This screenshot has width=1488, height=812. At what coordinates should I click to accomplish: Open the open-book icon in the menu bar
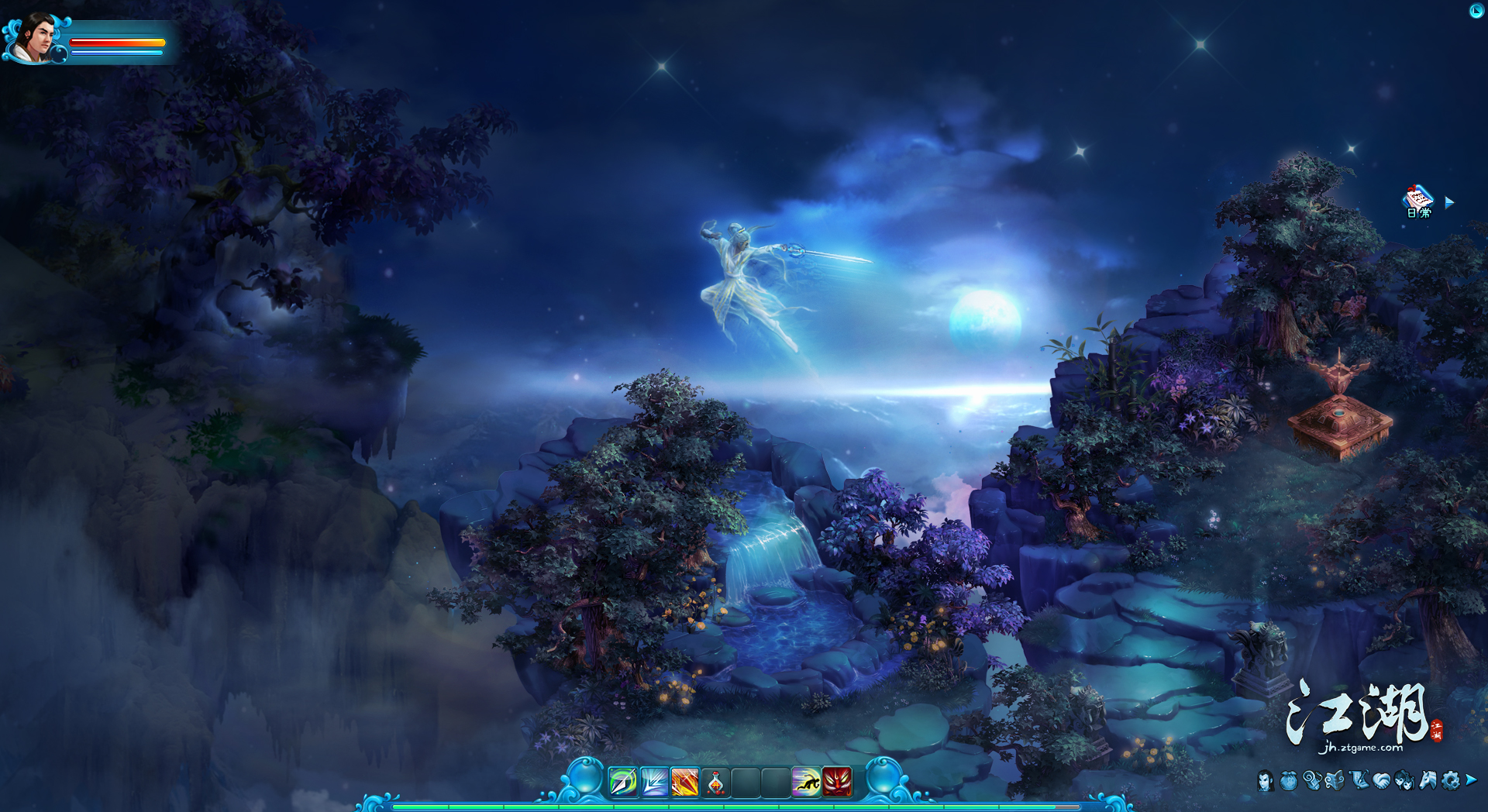(x=1335, y=780)
